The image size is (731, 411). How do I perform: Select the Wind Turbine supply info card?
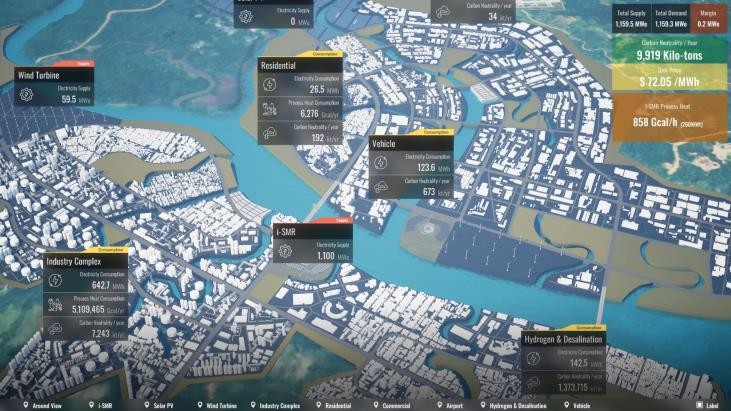click(56, 87)
